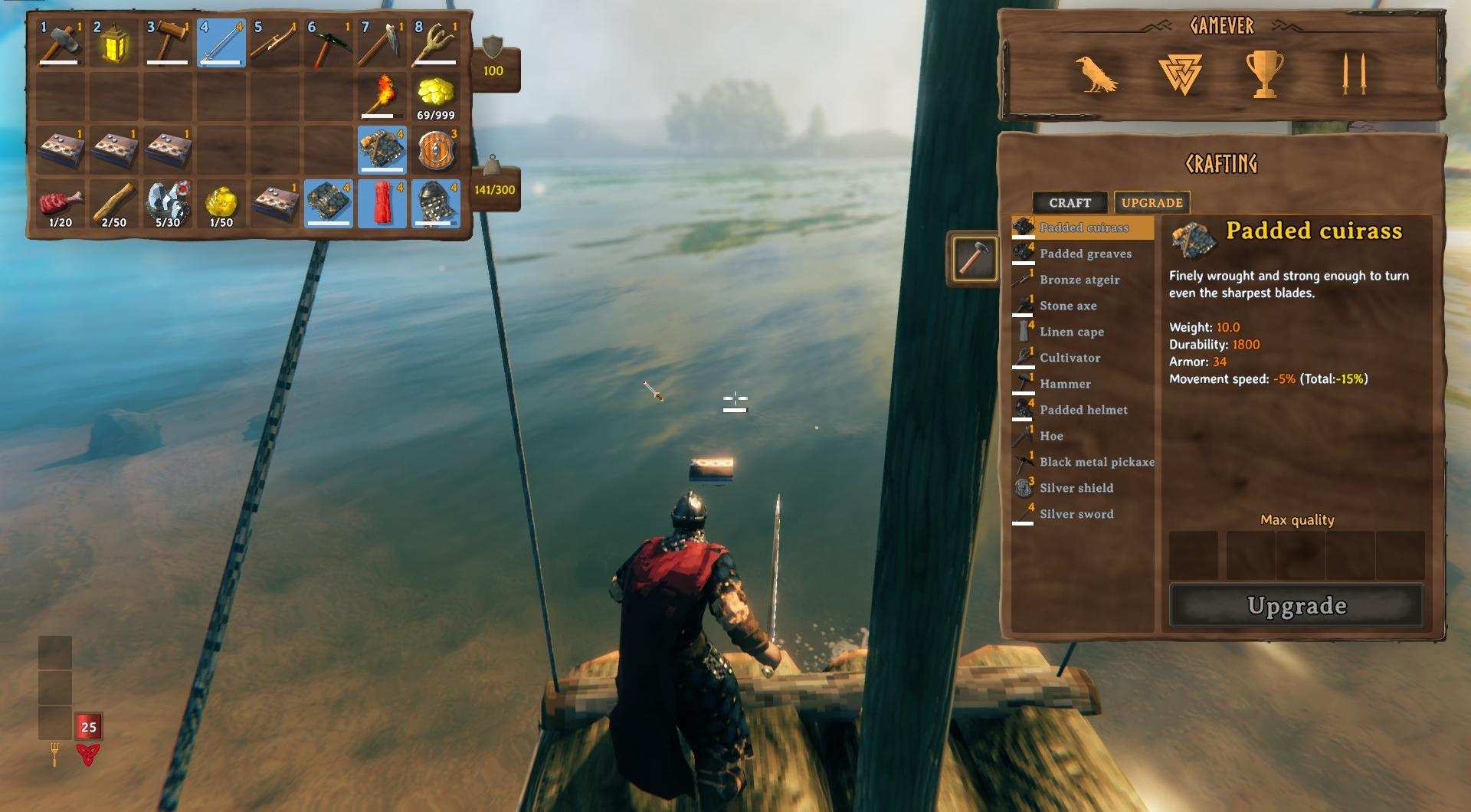Open the trophy icon panel

coord(1264,74)
